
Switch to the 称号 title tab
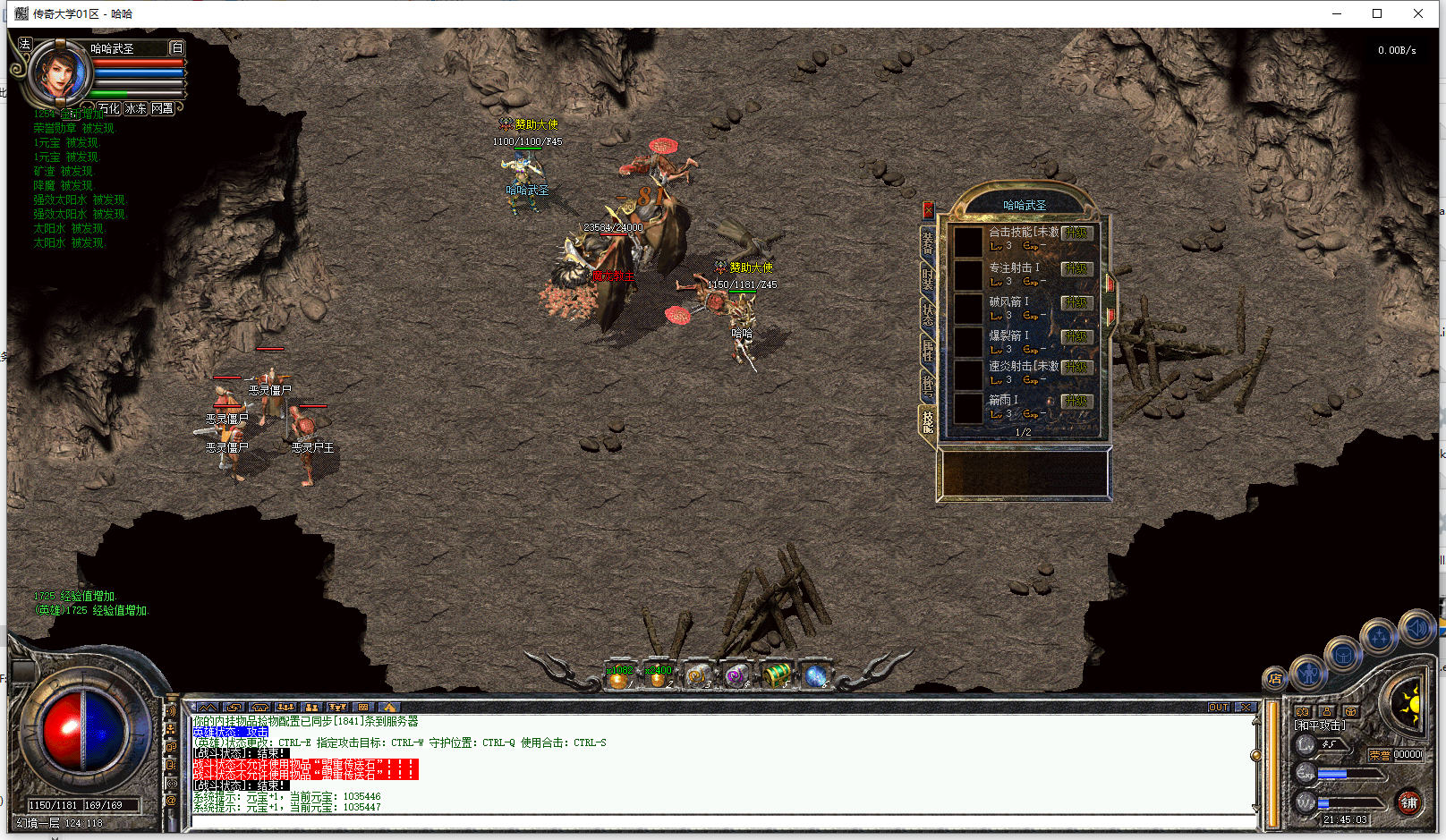point(928,386)
